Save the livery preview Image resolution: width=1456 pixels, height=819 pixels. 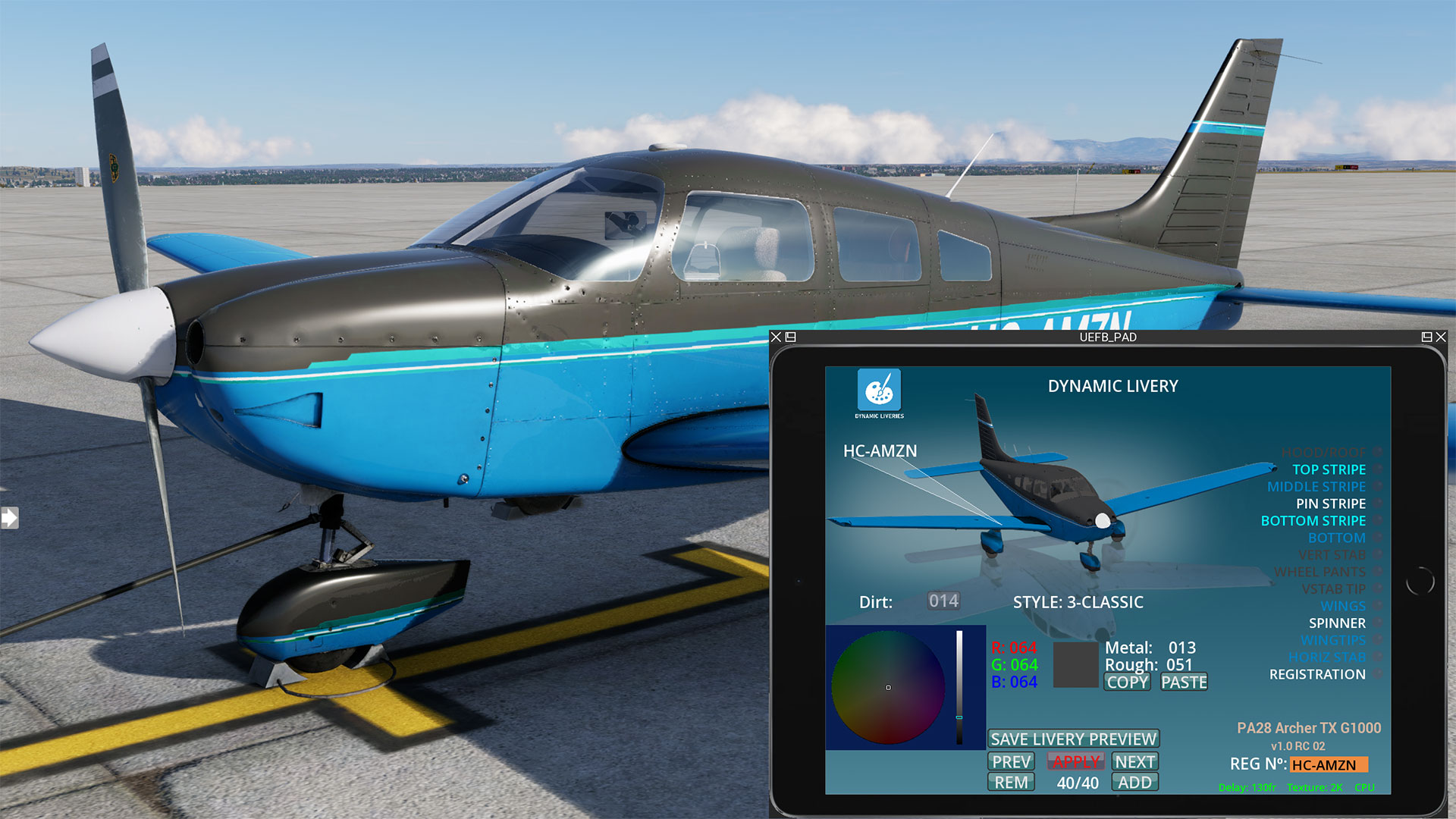tap(1073, 739)
